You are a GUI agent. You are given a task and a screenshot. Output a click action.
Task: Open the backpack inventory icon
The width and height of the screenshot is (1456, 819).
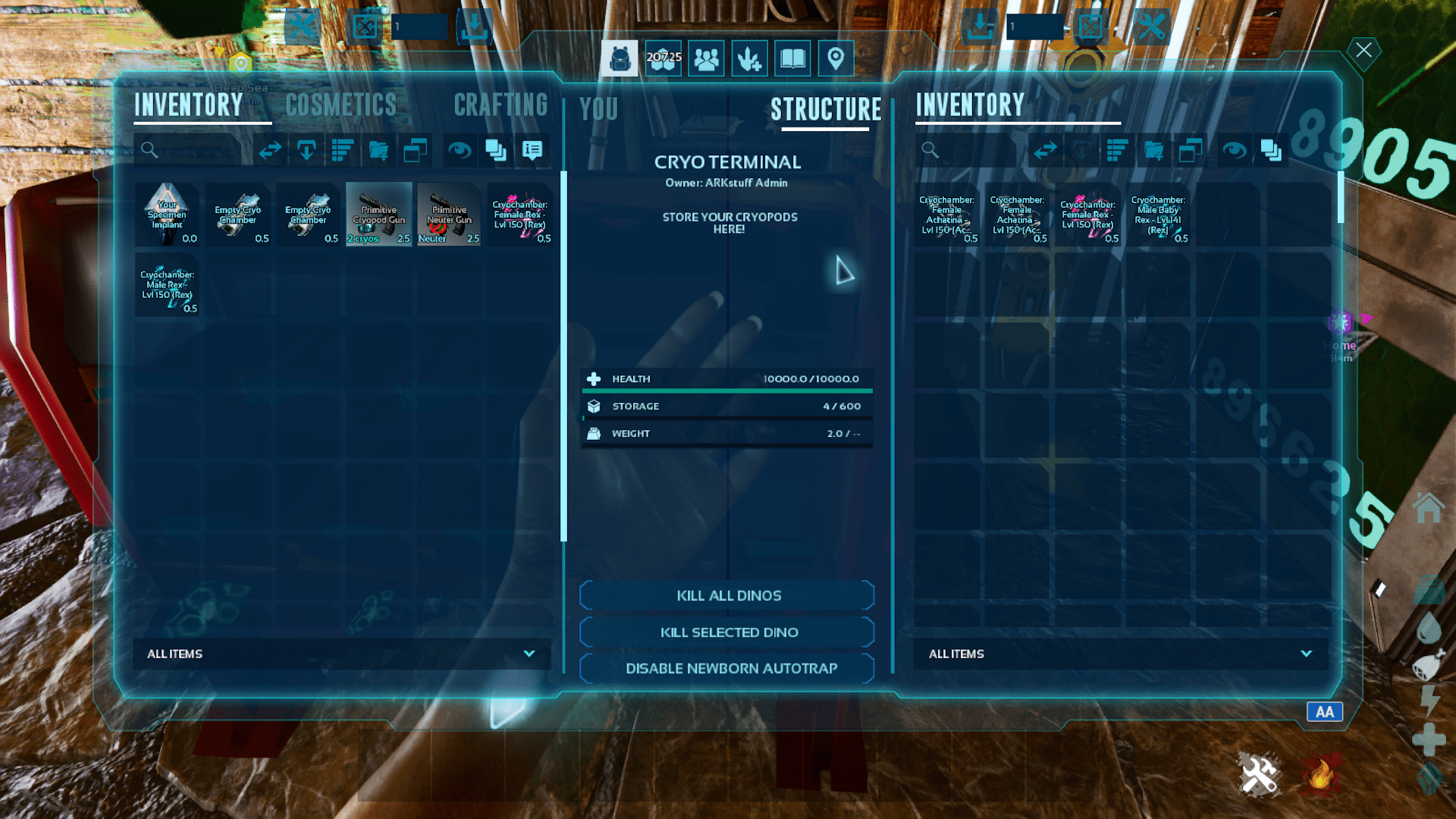[x=620, y=58]
